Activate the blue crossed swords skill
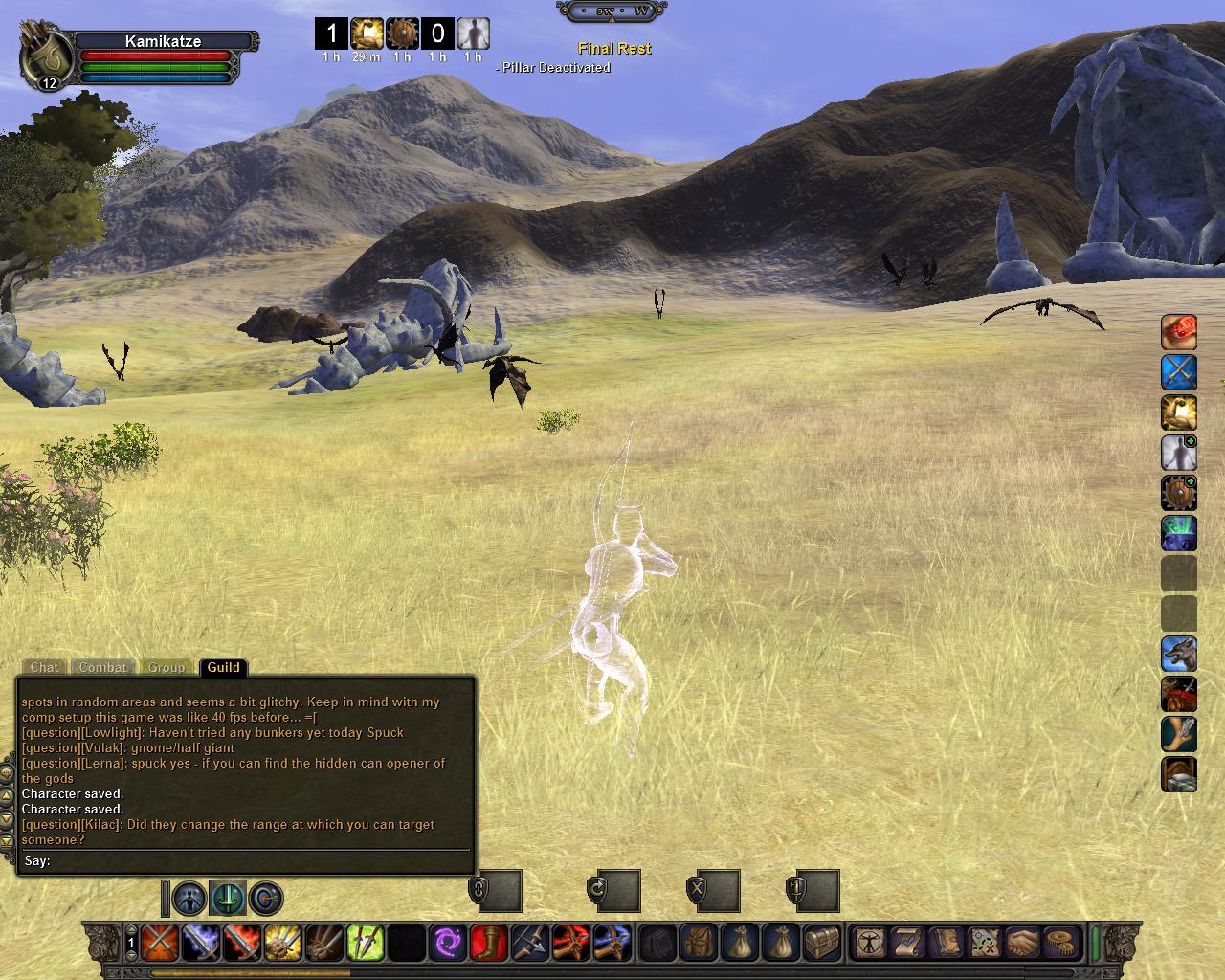1225x980 pixels. pos(1179,372)
